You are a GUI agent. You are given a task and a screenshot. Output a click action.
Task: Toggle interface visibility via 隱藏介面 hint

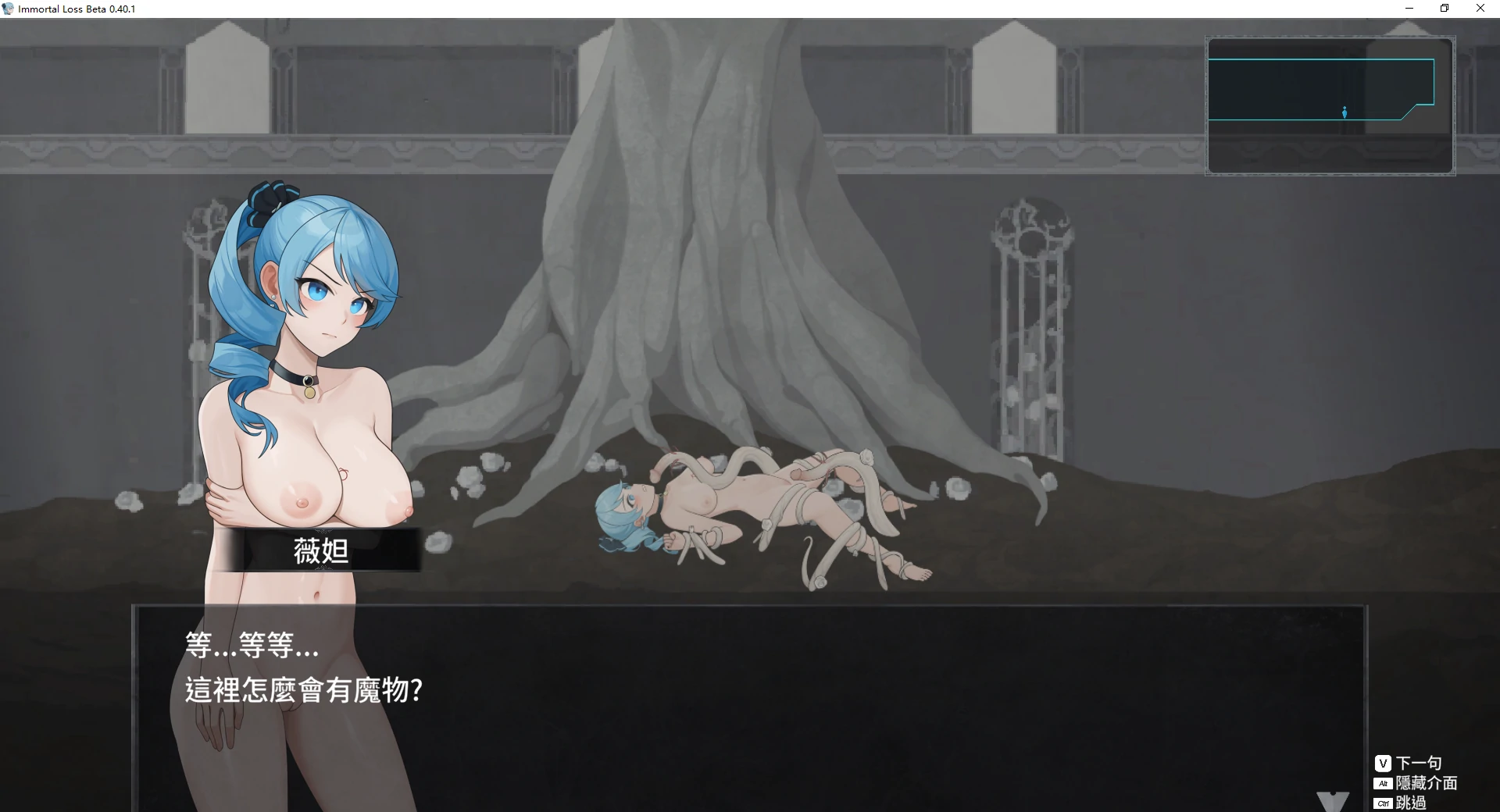[x=1427, y=783]
